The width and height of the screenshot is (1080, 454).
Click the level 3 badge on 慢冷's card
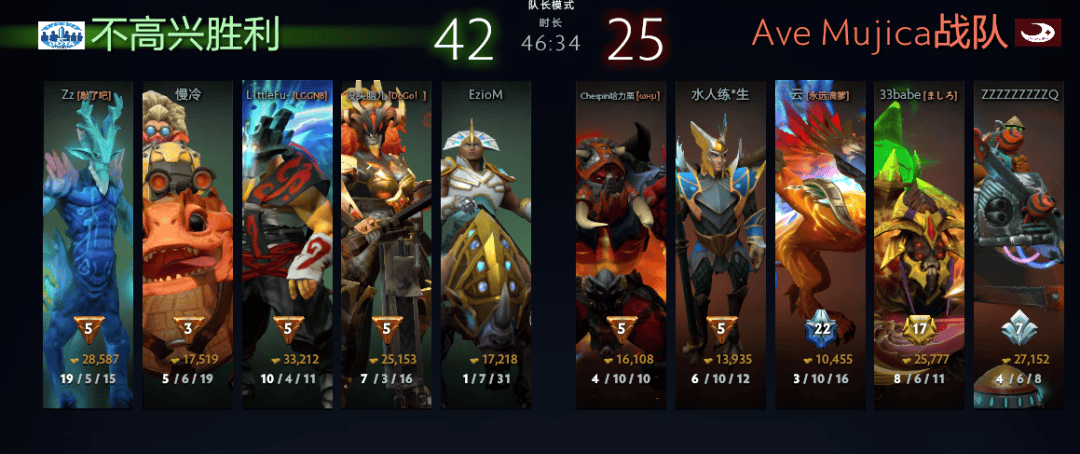pyautogui.click(x=188, y=329)
